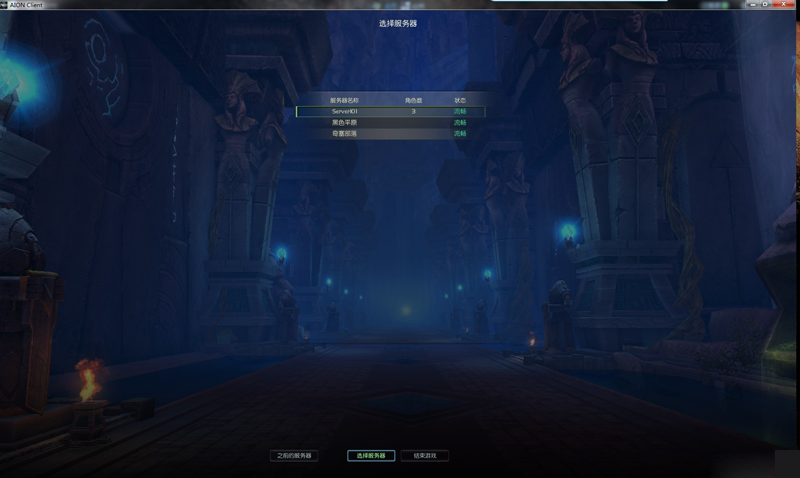Quit via the 结束游戏 (end game) button

425,456
